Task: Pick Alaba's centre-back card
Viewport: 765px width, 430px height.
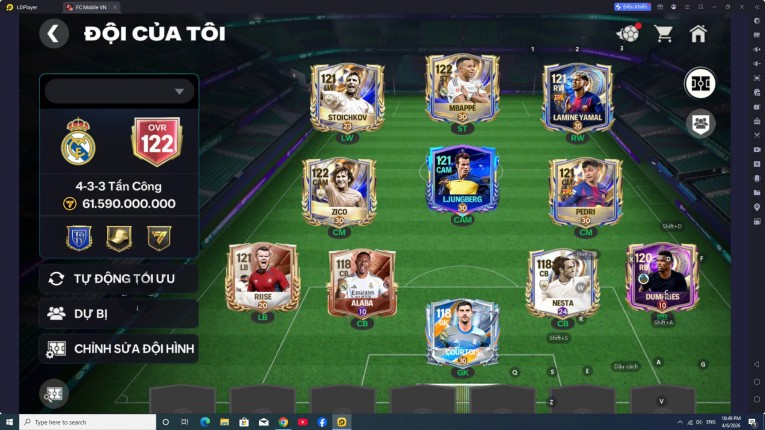Action: click(361, 283)
